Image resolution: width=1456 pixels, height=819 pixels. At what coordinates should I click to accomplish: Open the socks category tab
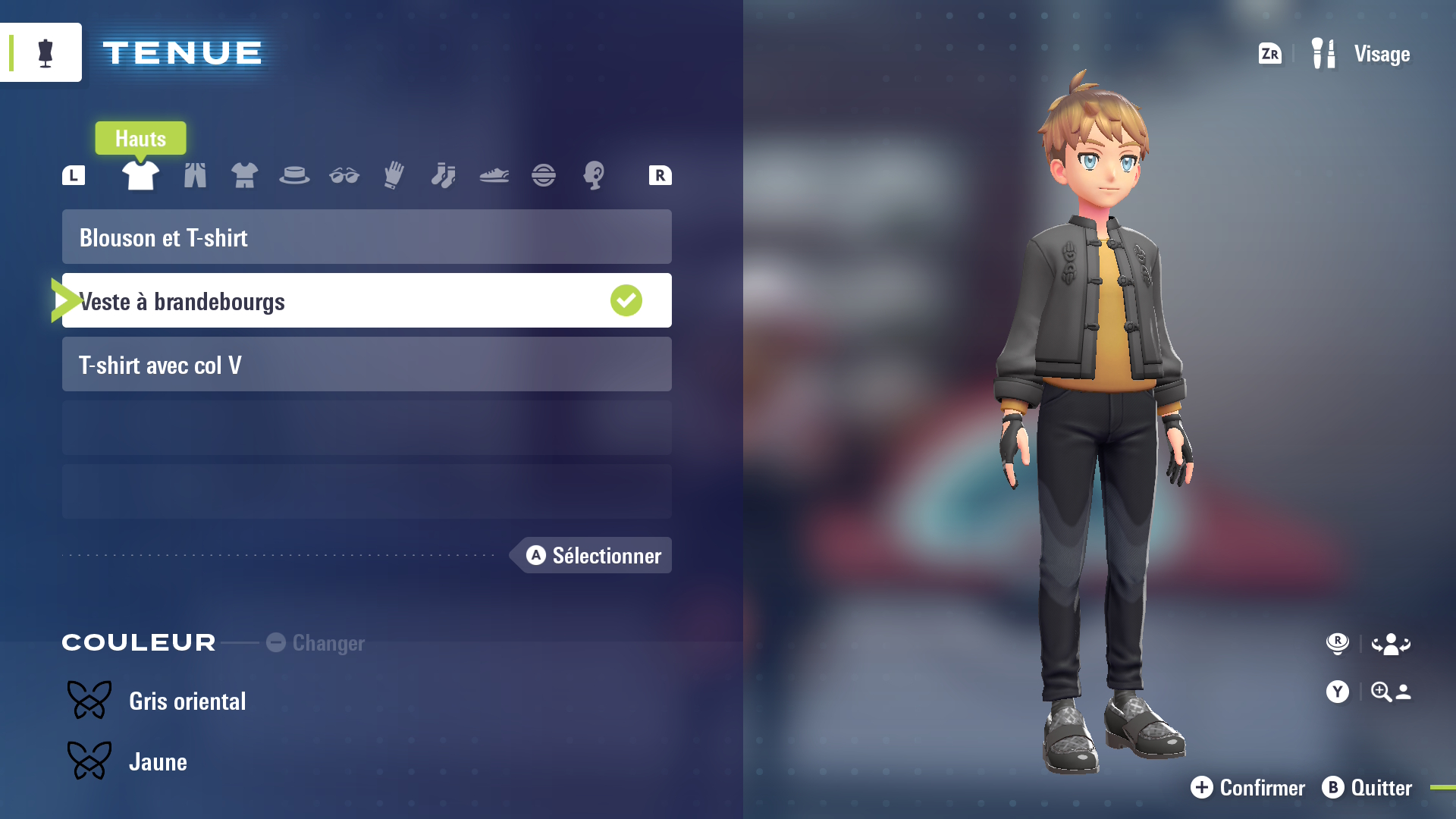tap(444, 175)
